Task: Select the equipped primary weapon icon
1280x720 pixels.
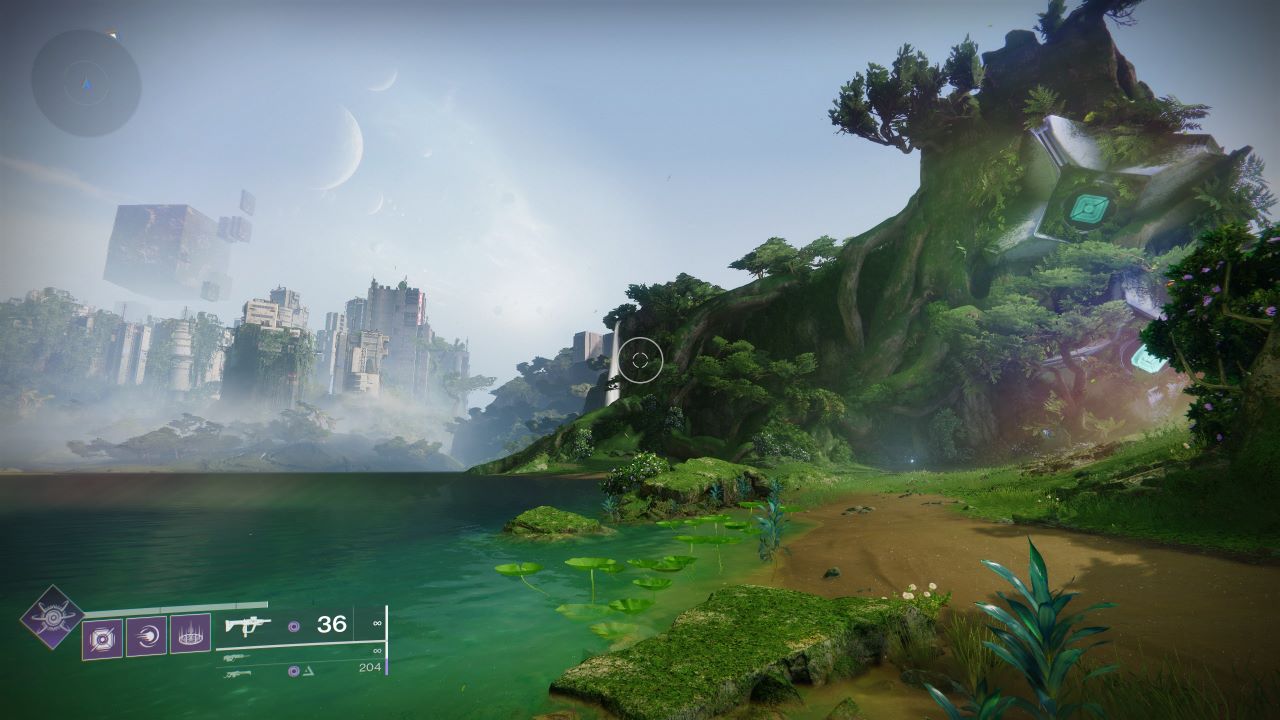Action: [x=247, y=626]
